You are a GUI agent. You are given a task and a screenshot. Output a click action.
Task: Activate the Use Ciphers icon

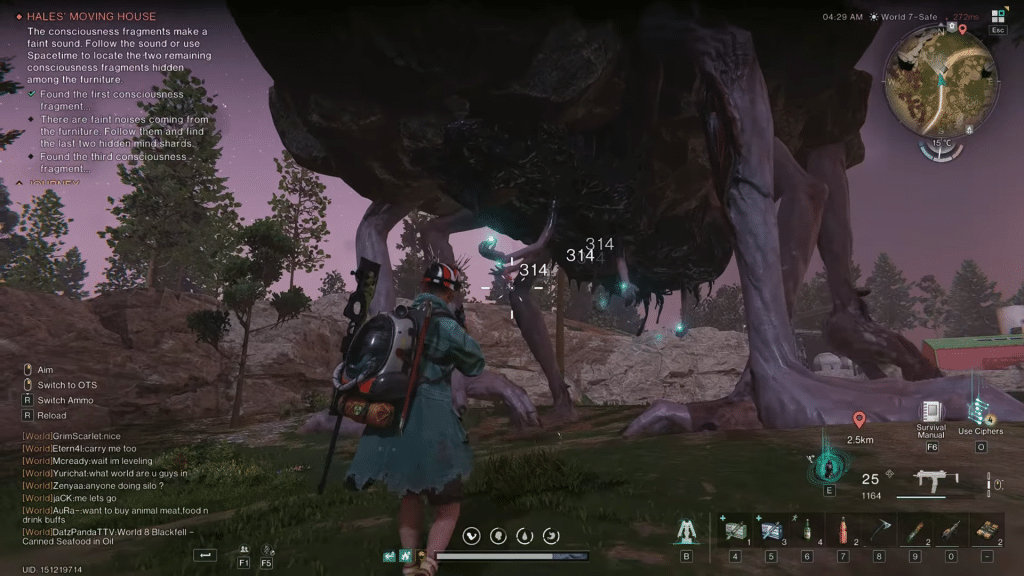click(x=978, y=411)
